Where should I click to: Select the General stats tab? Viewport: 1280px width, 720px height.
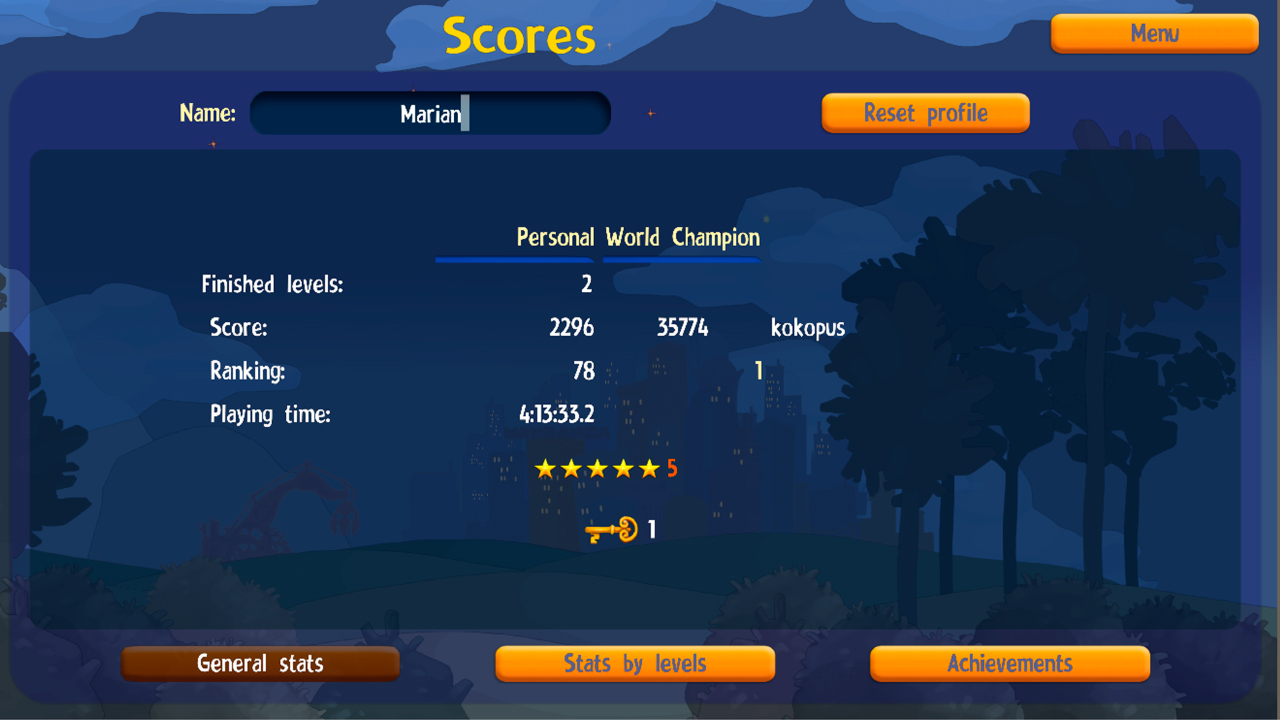260,663
